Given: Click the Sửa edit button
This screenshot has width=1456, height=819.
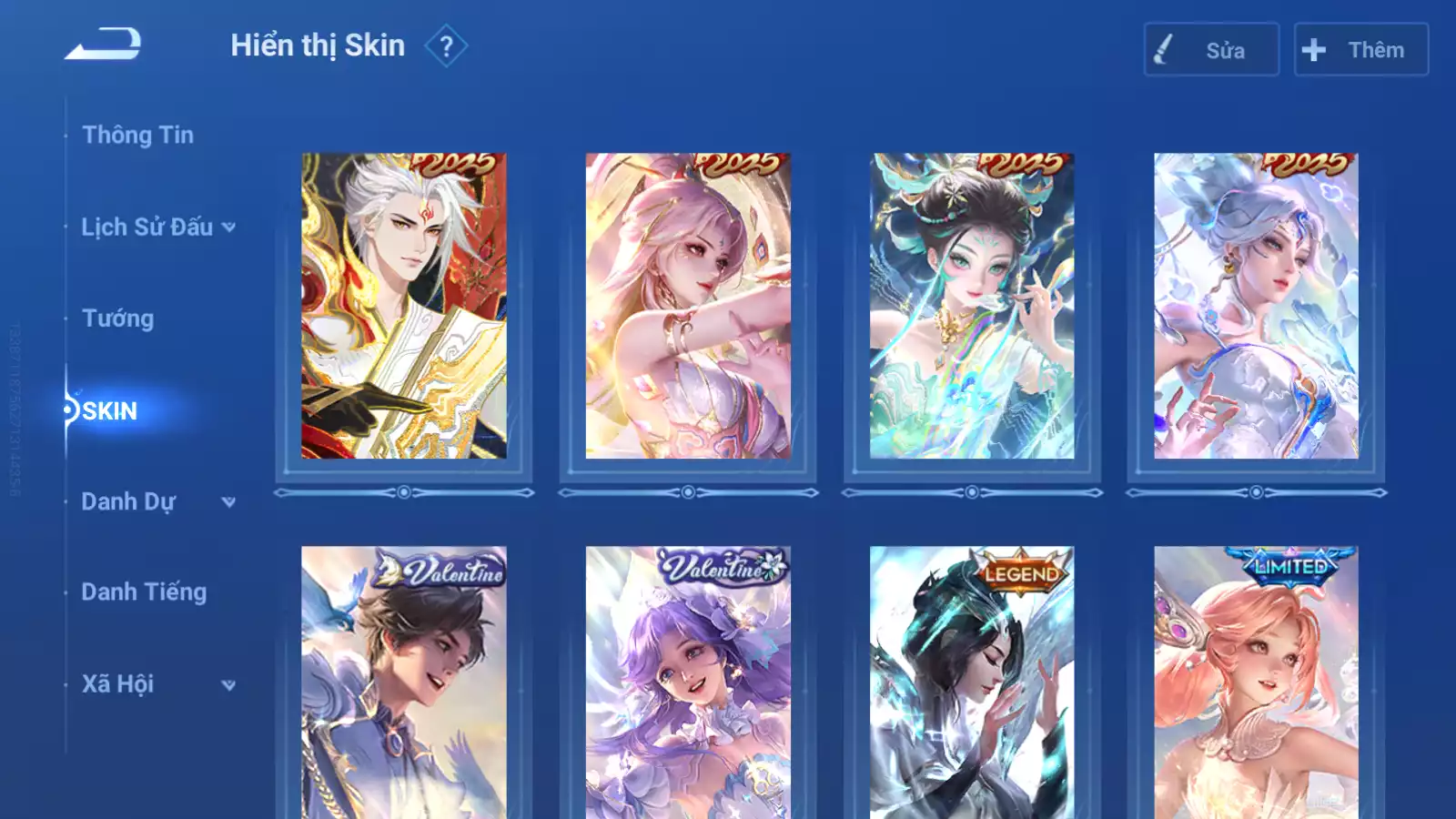Looking at the screenshot, I should [1211, 50].
